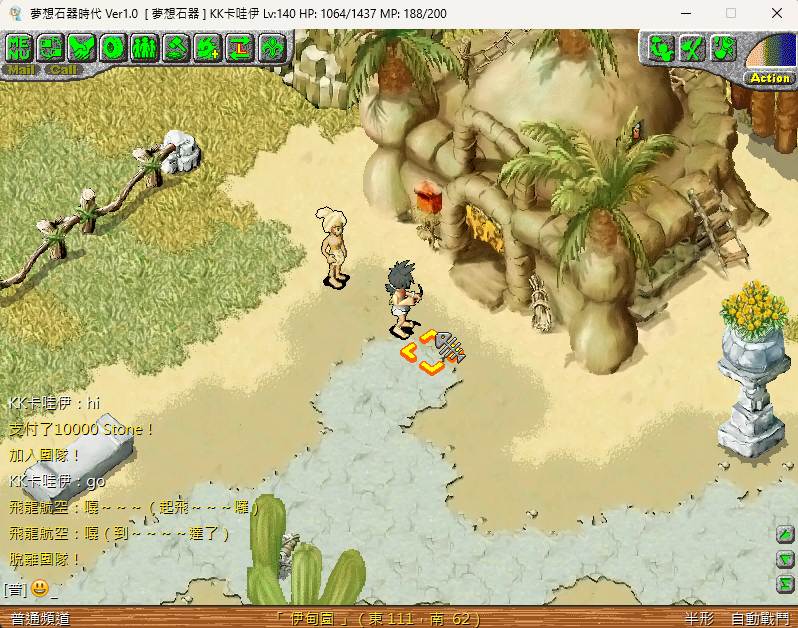This screenshot has width=798, height=628.
Task: Click the gavel and coins icon
Action: pyautogui.click(x=177, y=46)
